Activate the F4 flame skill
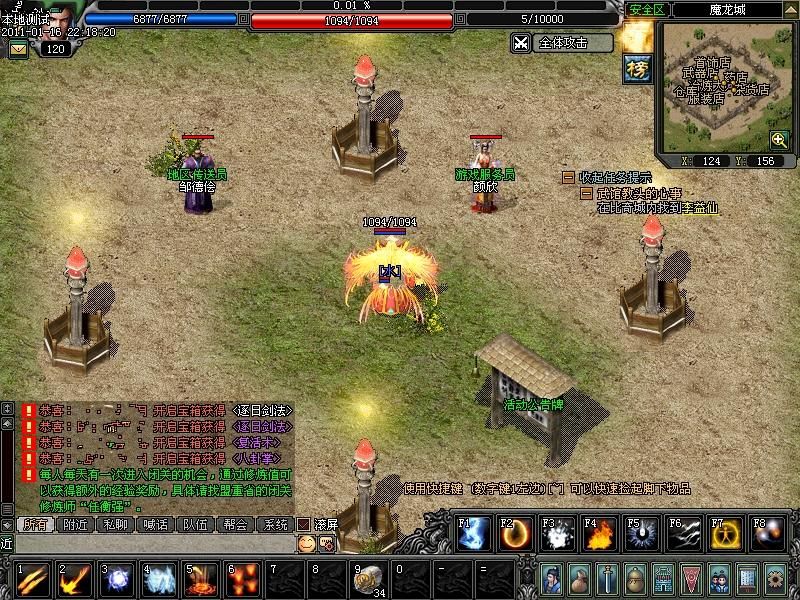This screenshot has width=800, height=600. [x=600, y=535]
